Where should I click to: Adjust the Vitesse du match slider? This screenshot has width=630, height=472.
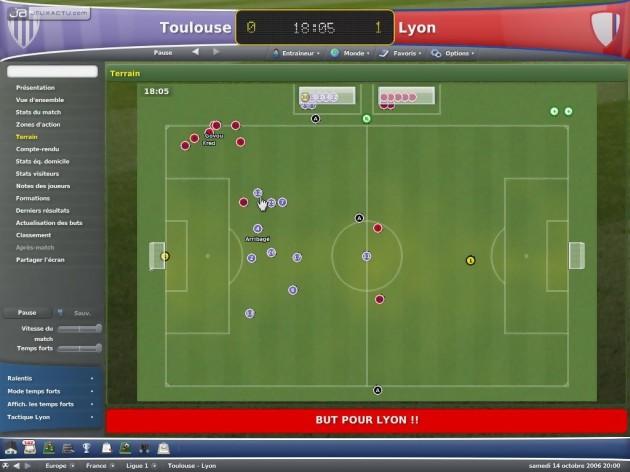click(x=79, y=328)
